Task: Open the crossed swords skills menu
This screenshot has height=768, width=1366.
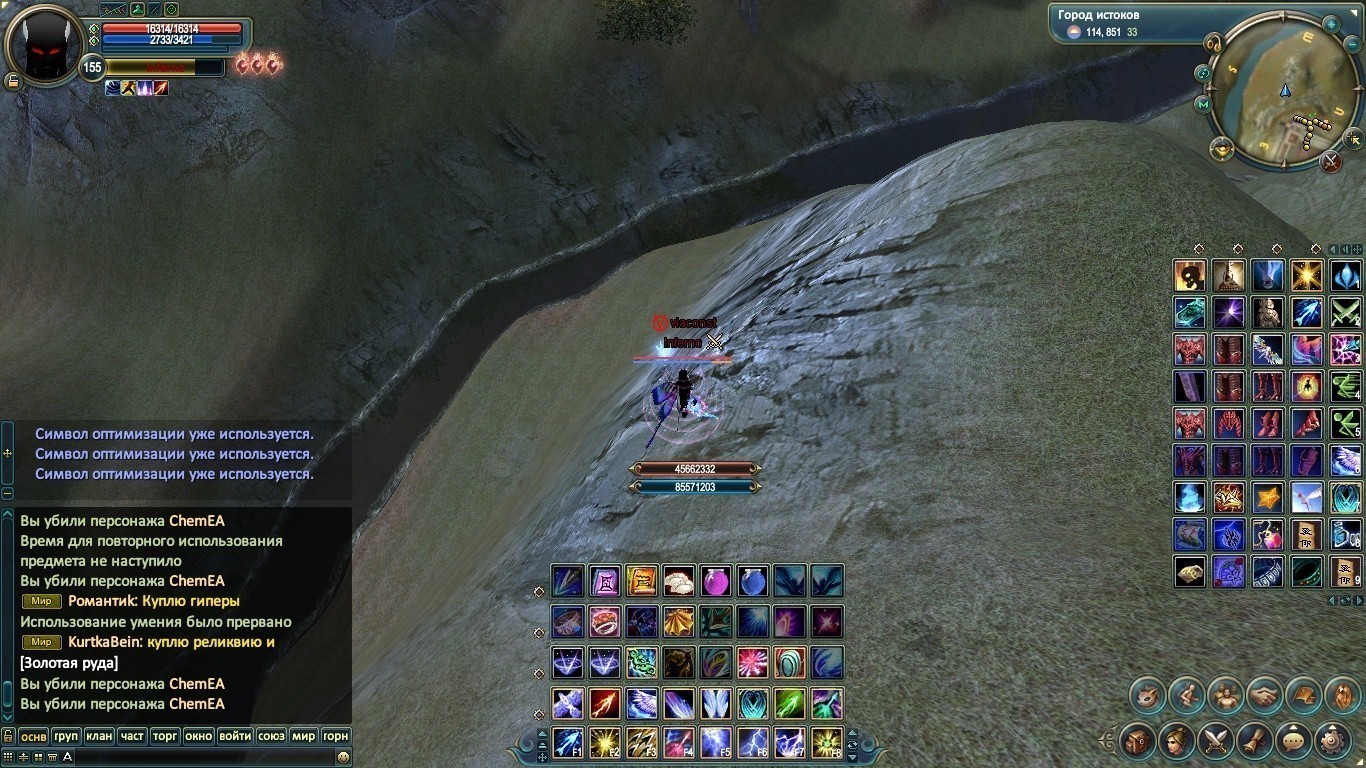Action: 1216,741
